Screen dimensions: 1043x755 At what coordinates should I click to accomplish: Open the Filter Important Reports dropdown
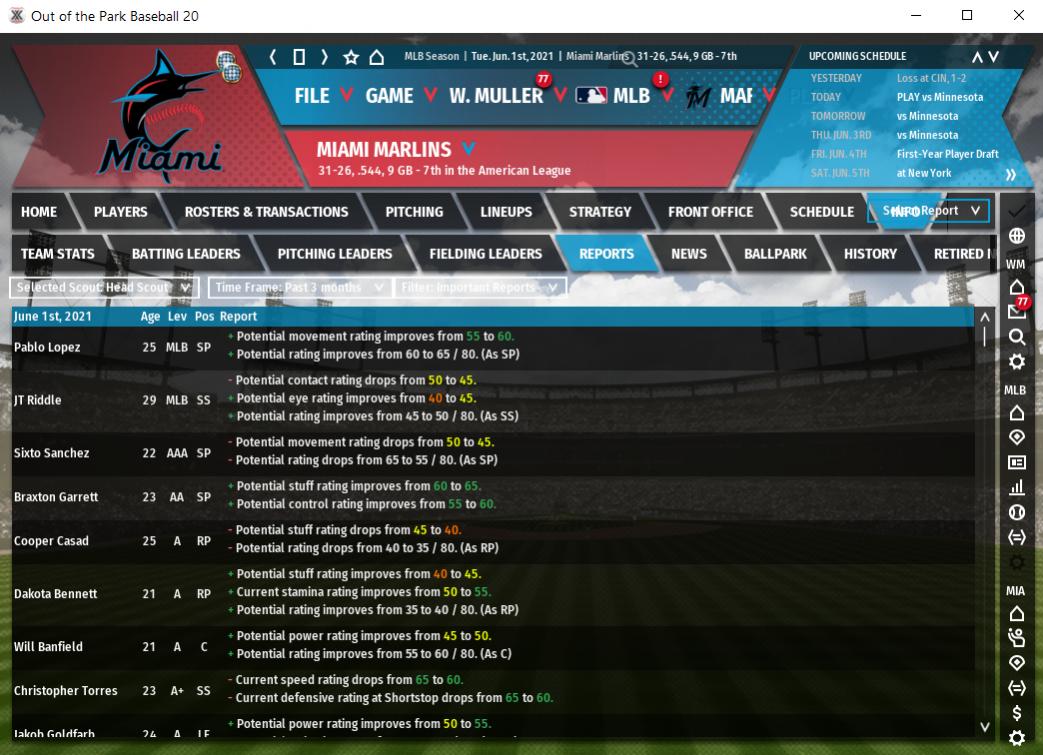click(481, 288)
